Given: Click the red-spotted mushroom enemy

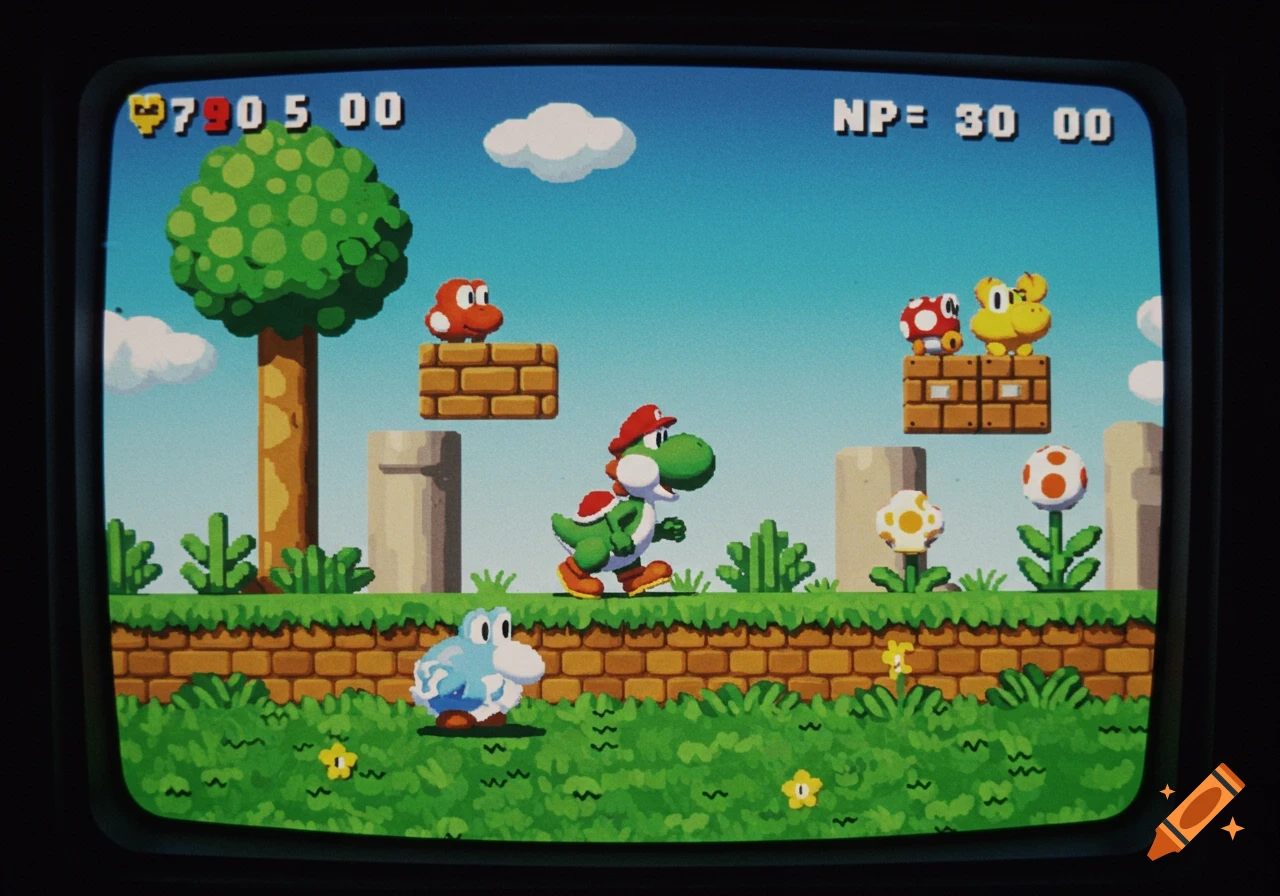Looking at the screenshot, I should (x=928, y=320).
